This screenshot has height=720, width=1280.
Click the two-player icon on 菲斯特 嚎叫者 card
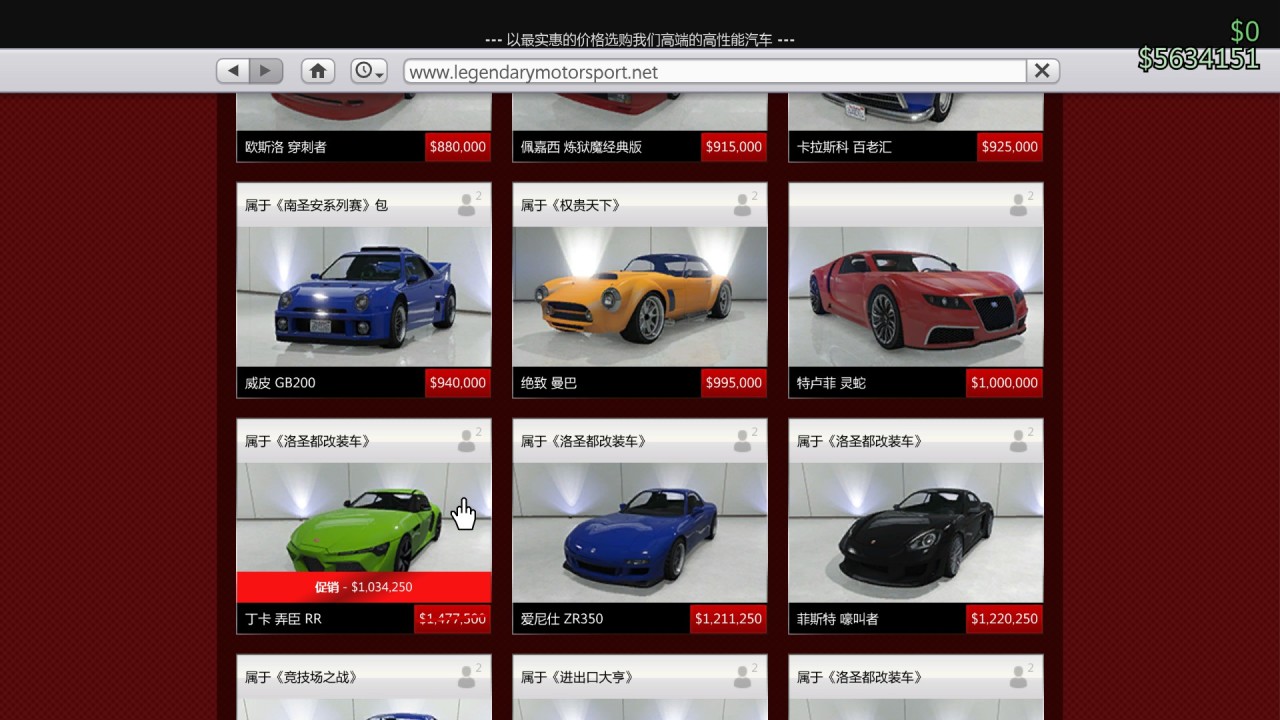(1018, 440)
